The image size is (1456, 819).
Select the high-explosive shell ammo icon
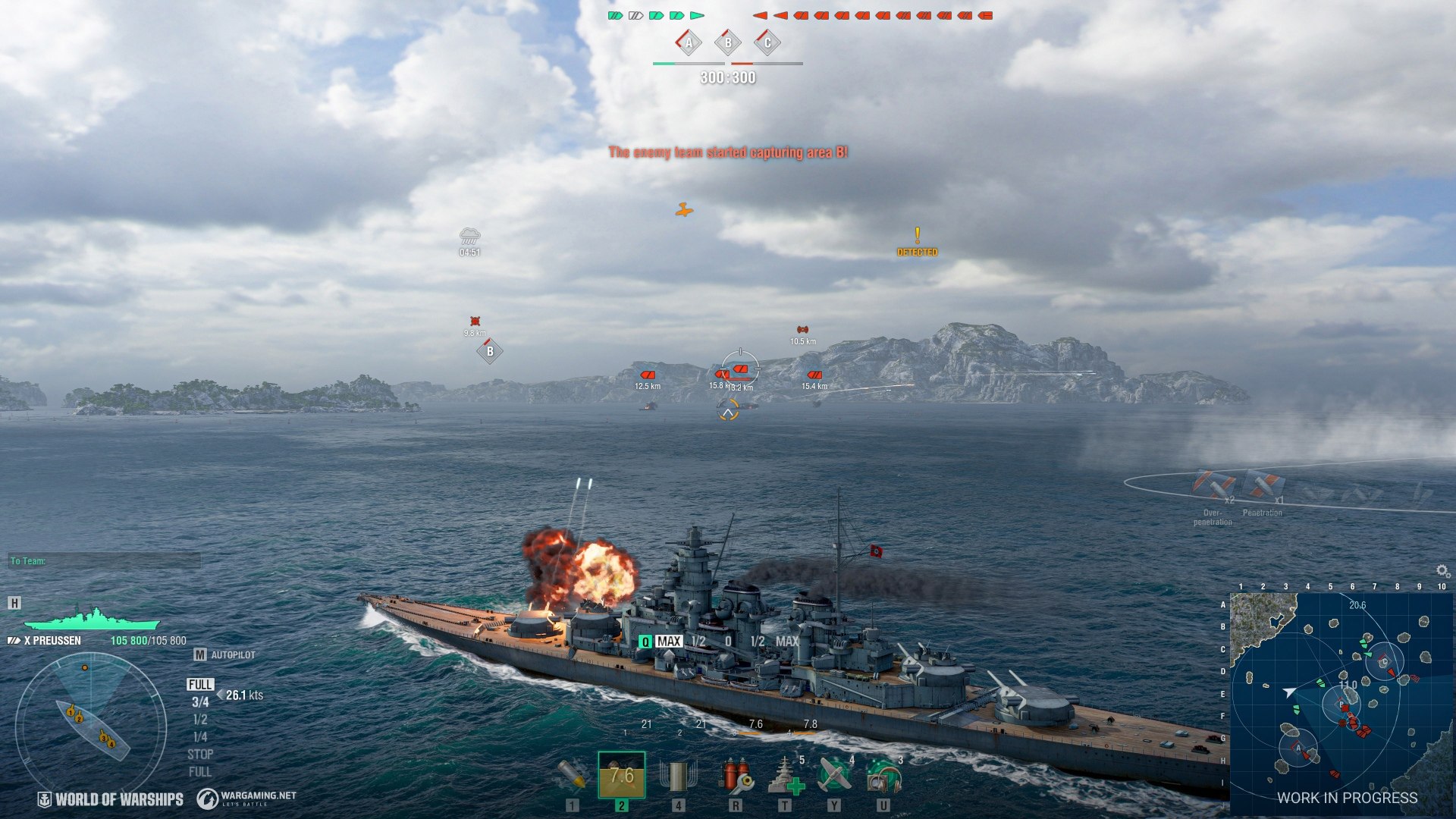coord(572,774)
